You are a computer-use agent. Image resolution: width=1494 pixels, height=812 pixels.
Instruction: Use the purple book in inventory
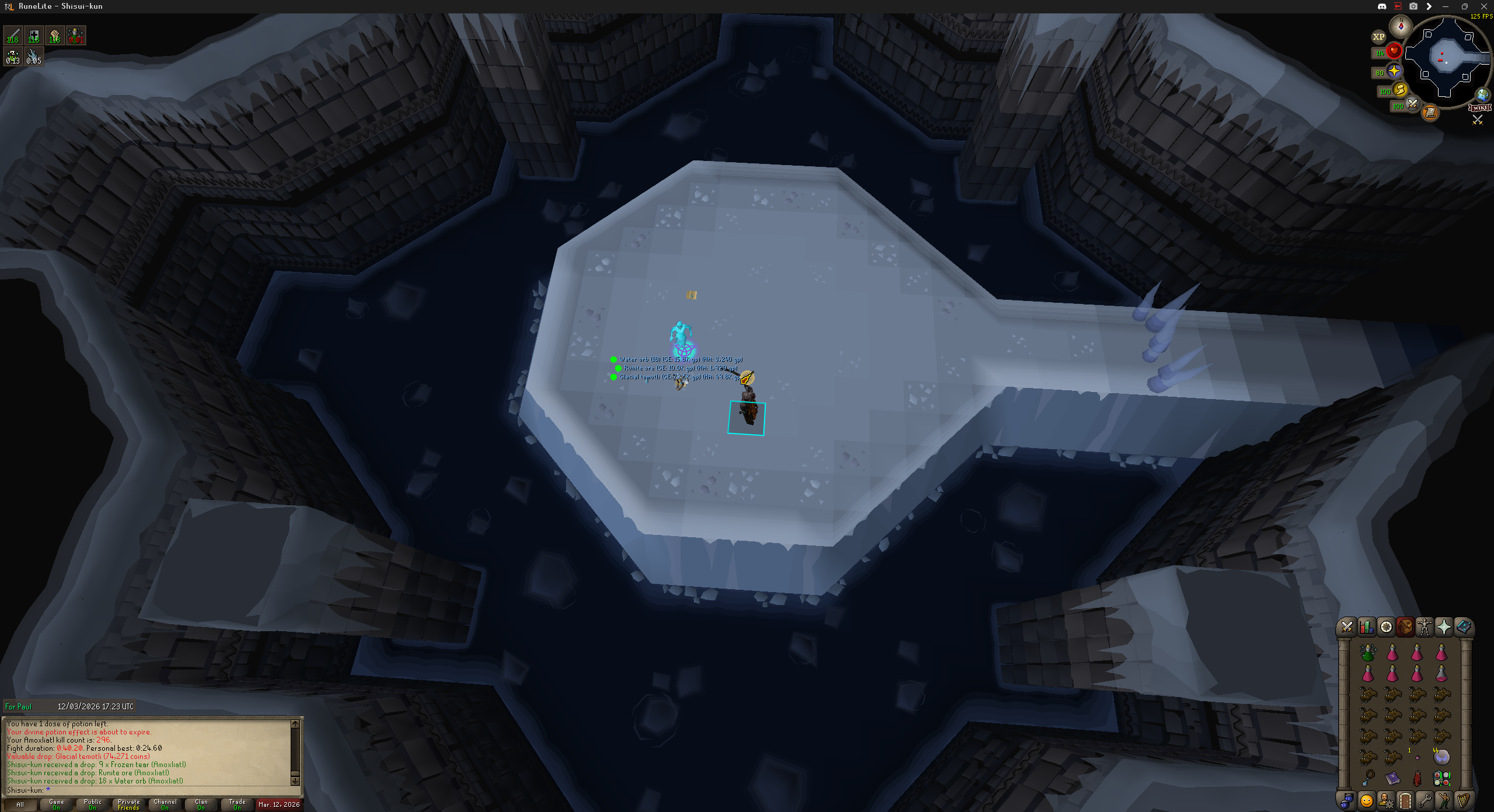click(1392, 778)
